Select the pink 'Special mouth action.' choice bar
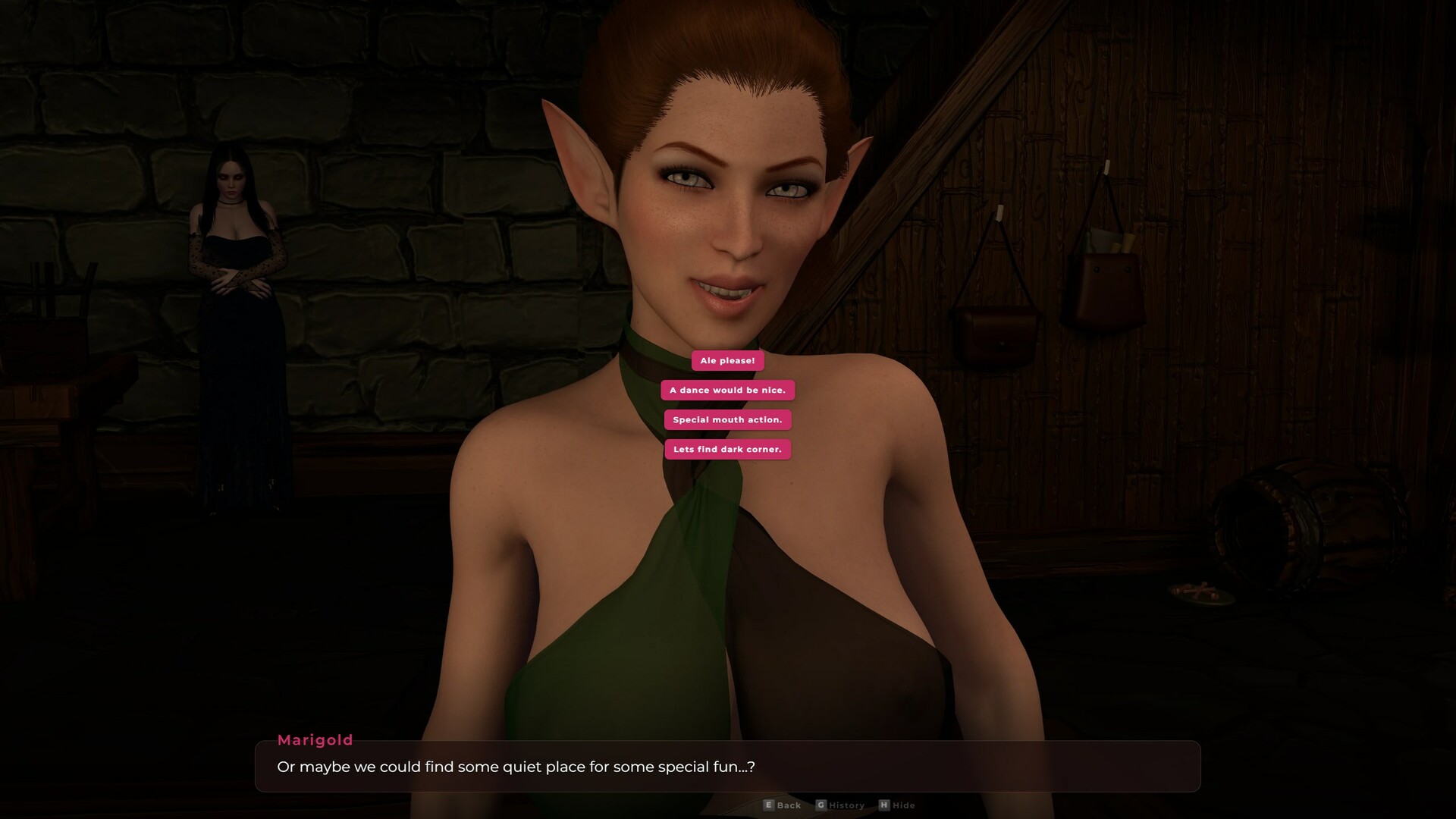 click(x=727, y=419)
